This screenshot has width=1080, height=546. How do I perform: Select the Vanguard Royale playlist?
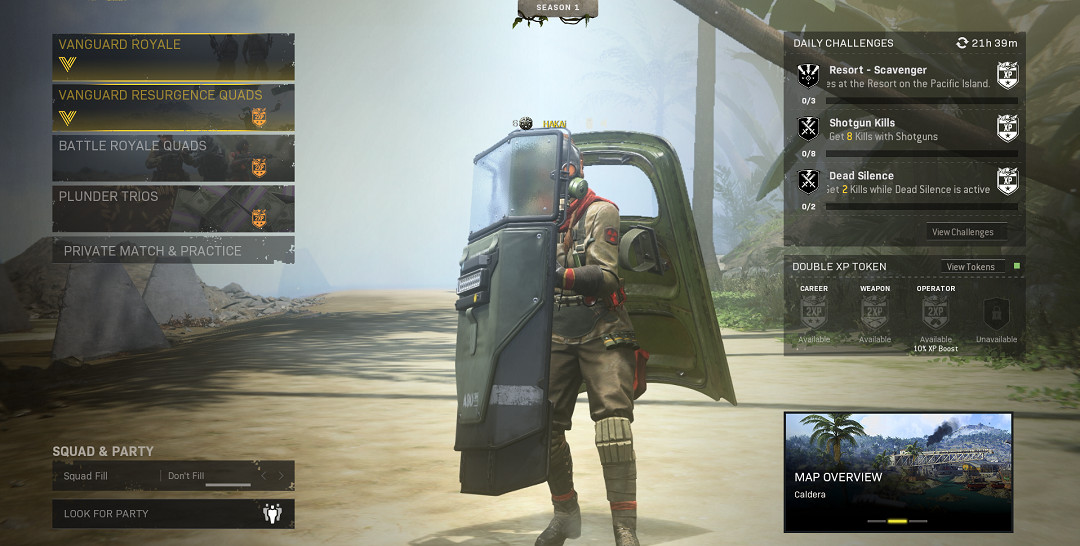click(173, 56)
